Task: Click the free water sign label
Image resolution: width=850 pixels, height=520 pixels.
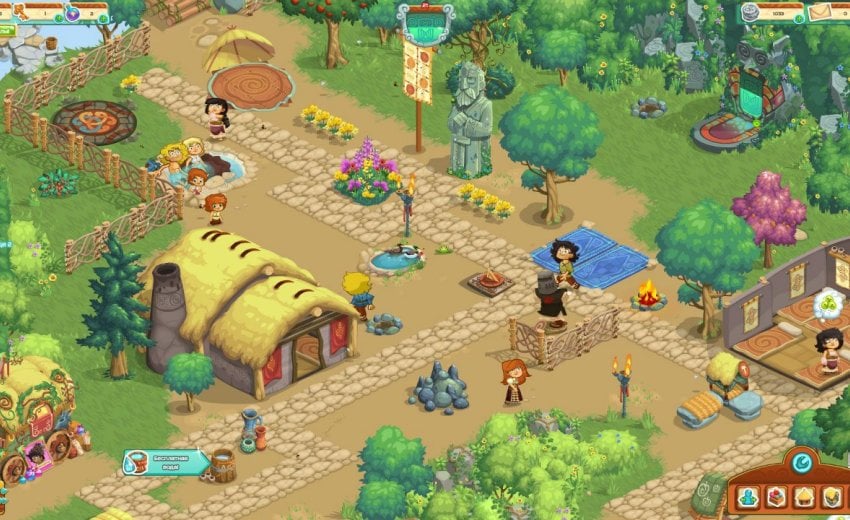Action: click(x=167, y=463)
